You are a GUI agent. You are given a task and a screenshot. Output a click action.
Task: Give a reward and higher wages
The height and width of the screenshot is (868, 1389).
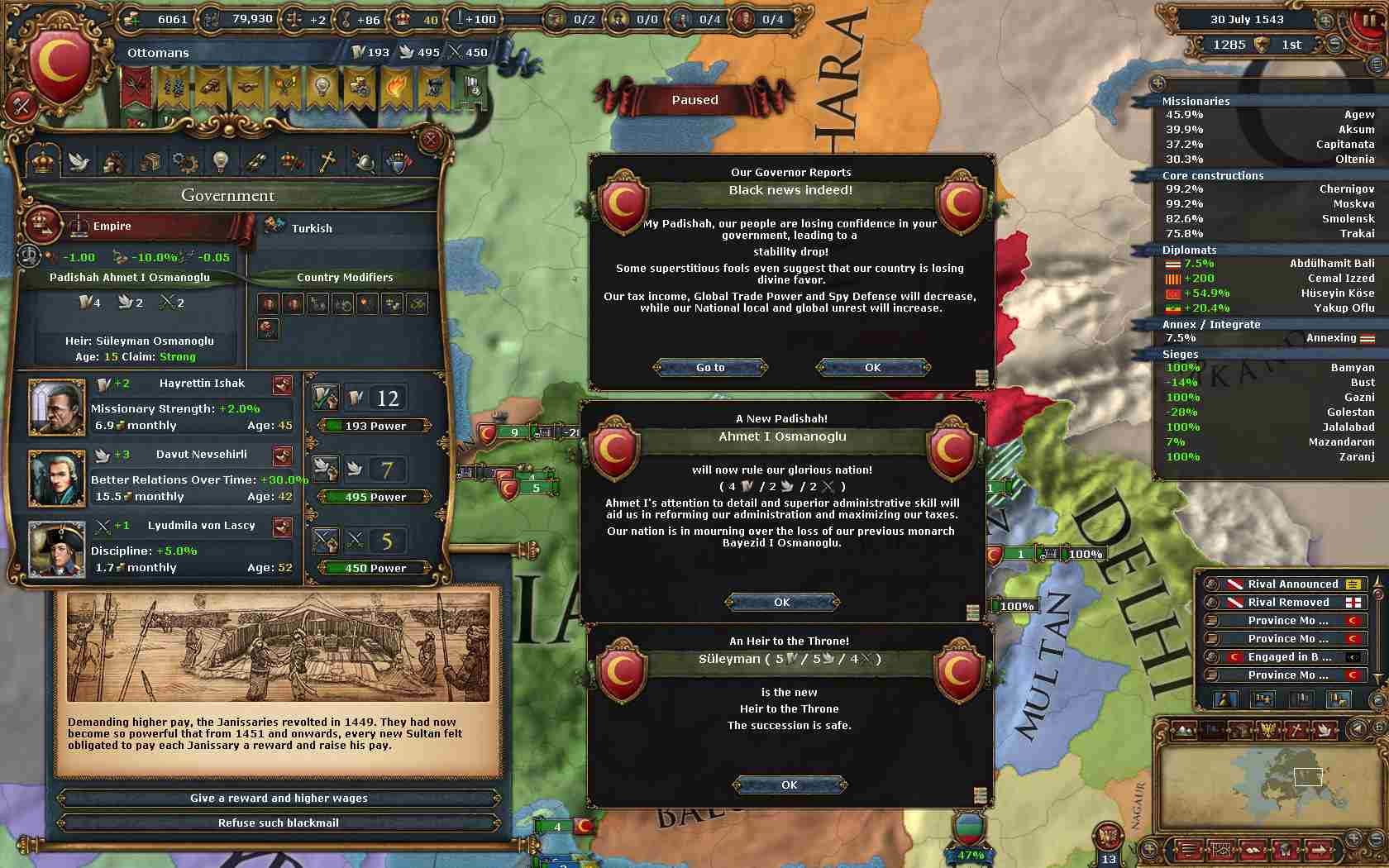pyautogui.click(x=279, y=798)
